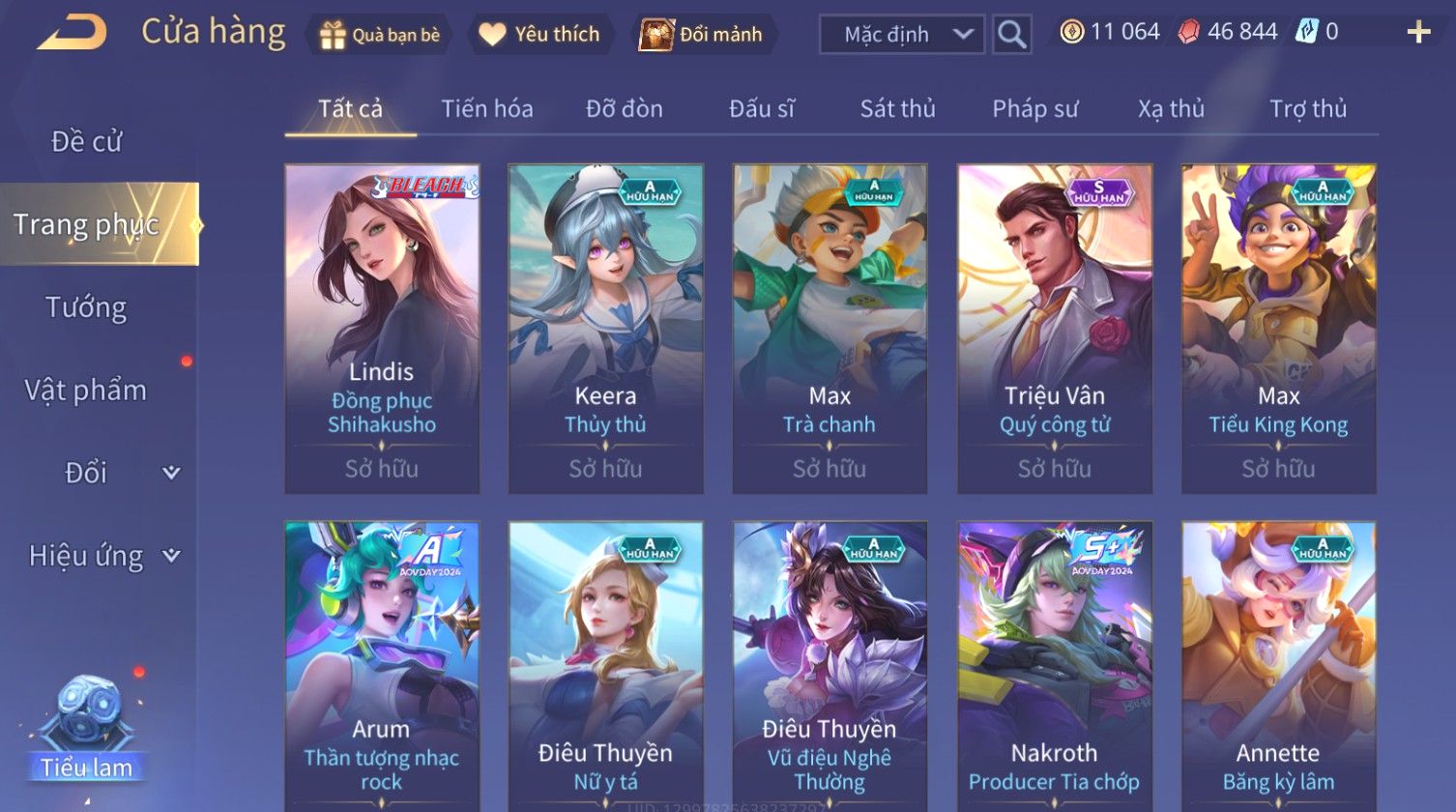Click the magnifying glass search button
1456x812 pixels.
pos(1011,35)
